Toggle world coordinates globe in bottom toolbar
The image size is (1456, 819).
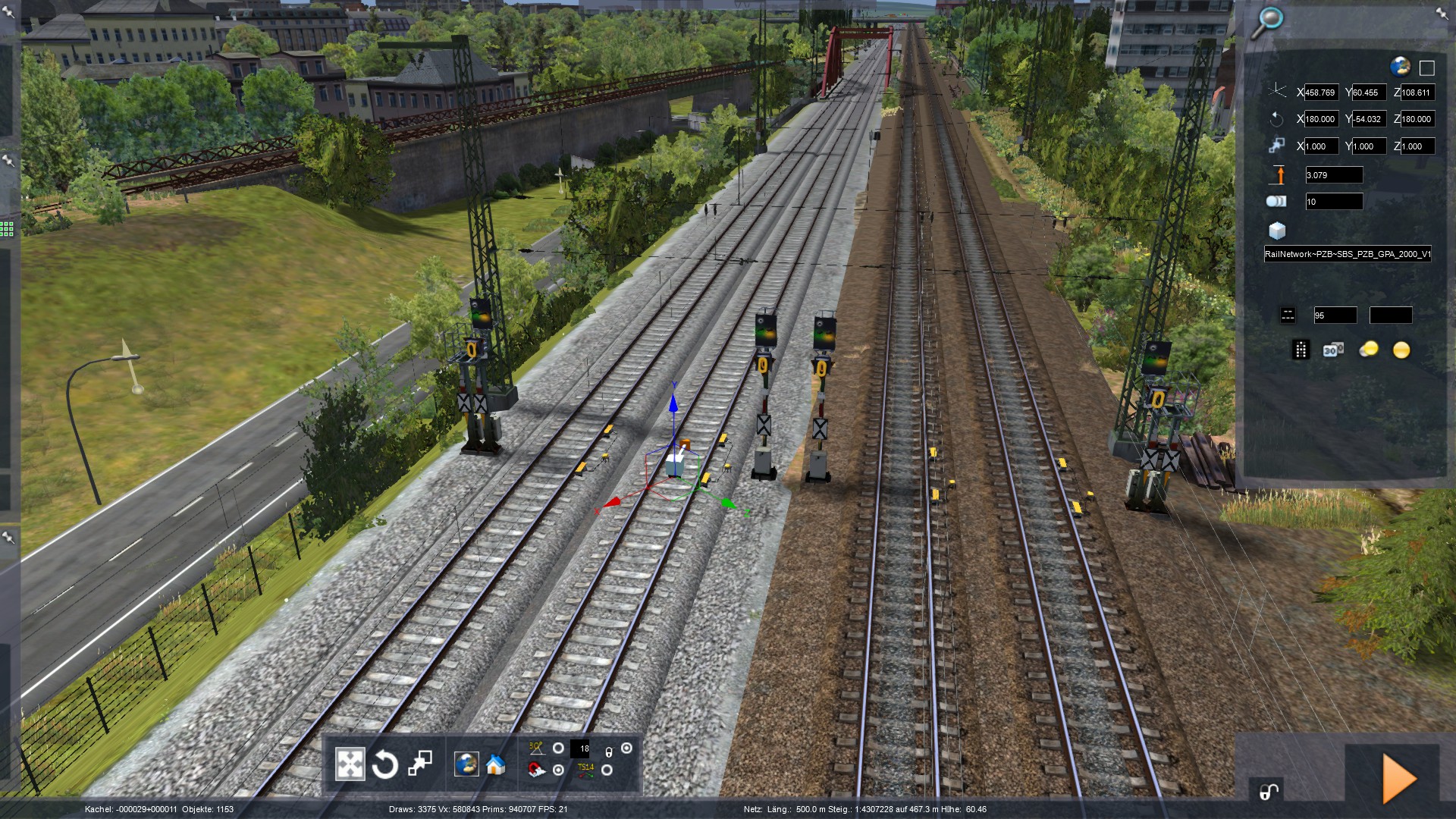click(x=466, y=764)
